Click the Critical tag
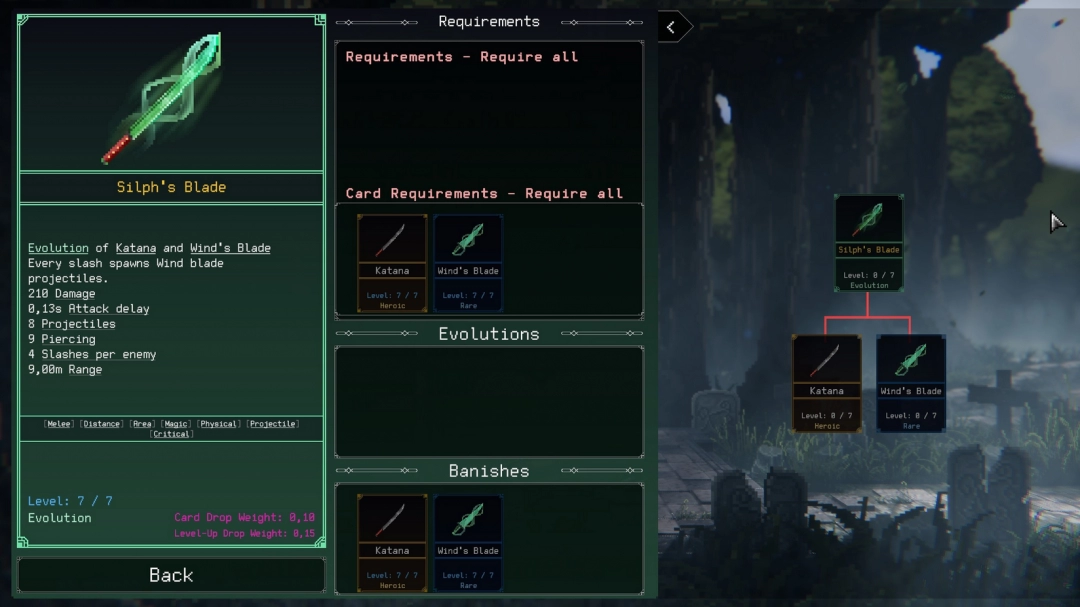Viewport: 1080px width, 607px height. tap(171, 434)
